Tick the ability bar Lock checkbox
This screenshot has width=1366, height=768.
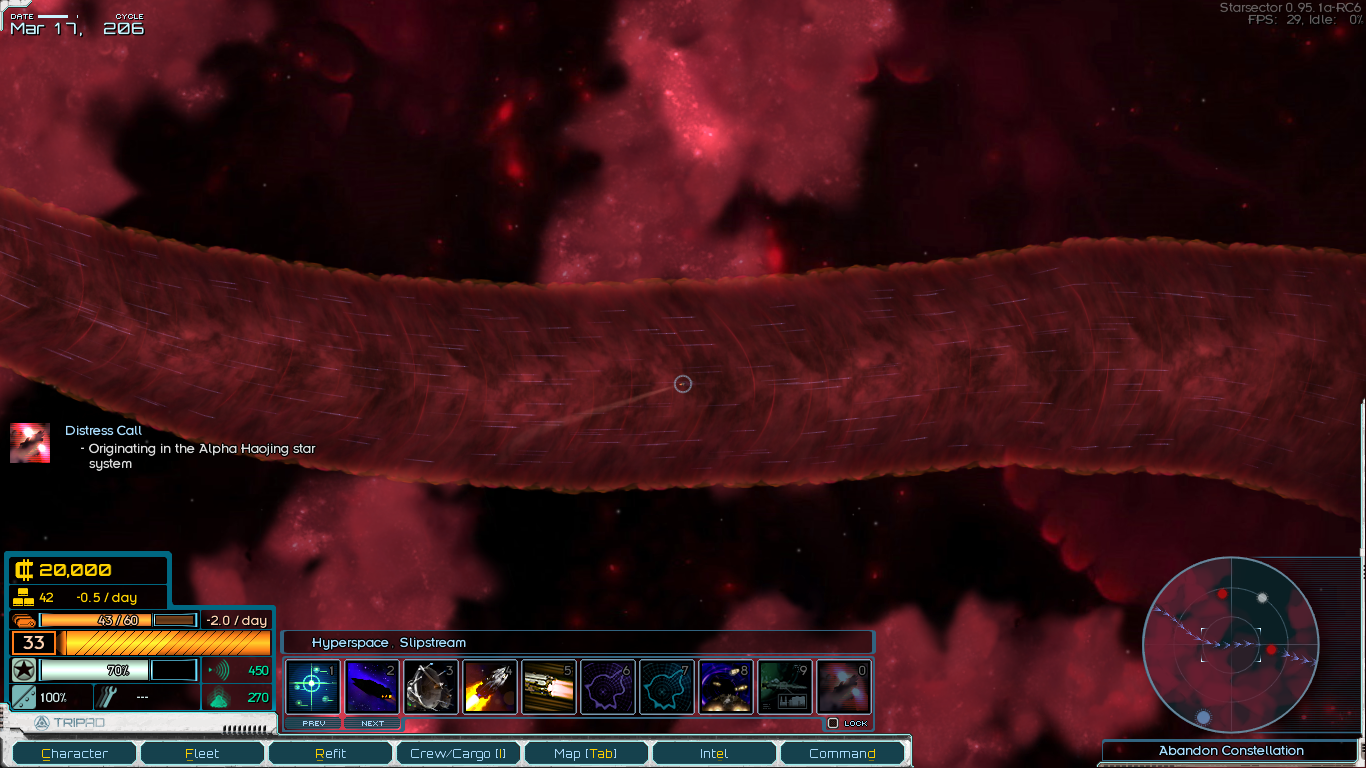833,723
